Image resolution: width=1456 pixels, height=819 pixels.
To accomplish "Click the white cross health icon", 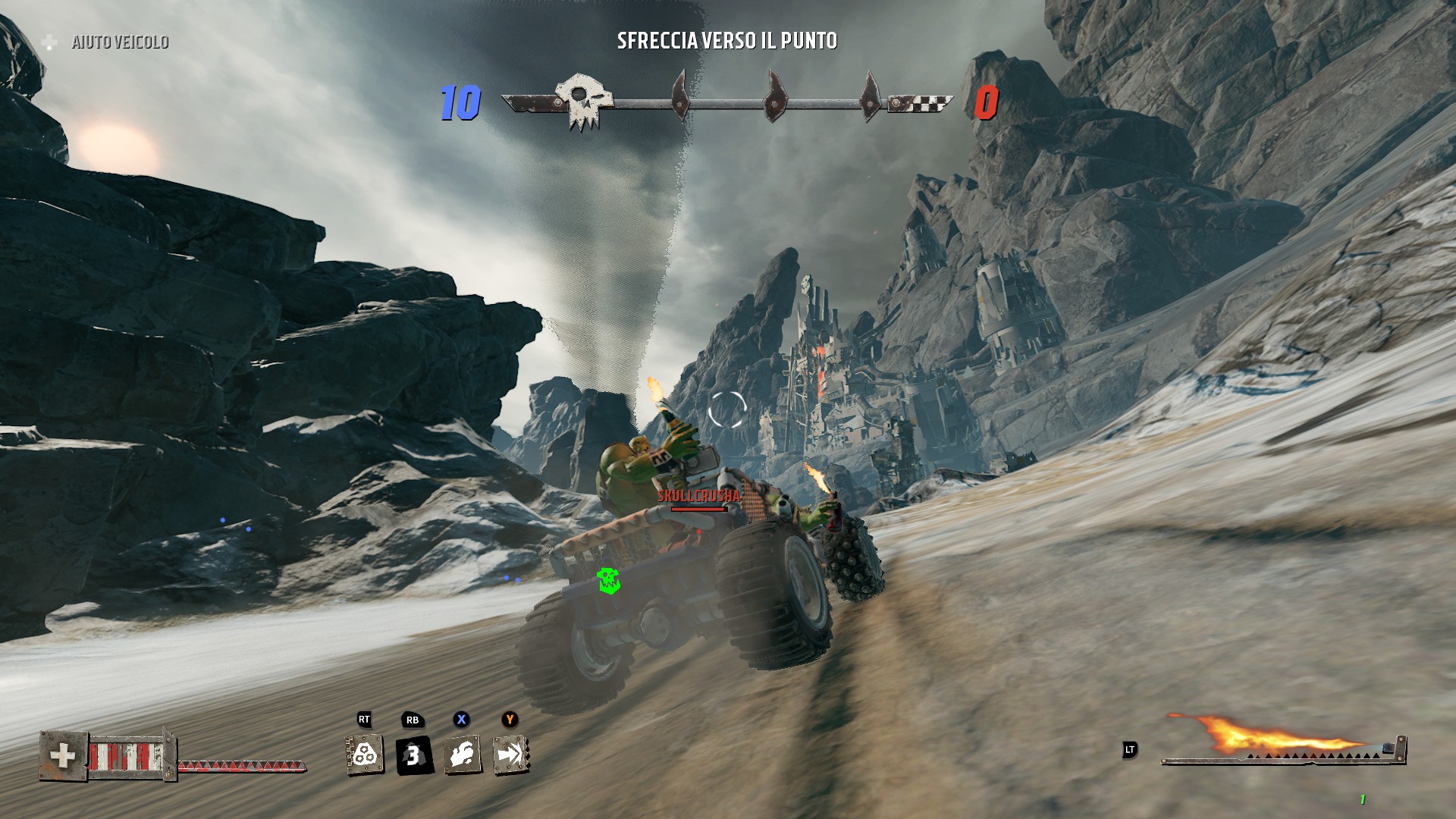I will [63, 755].
